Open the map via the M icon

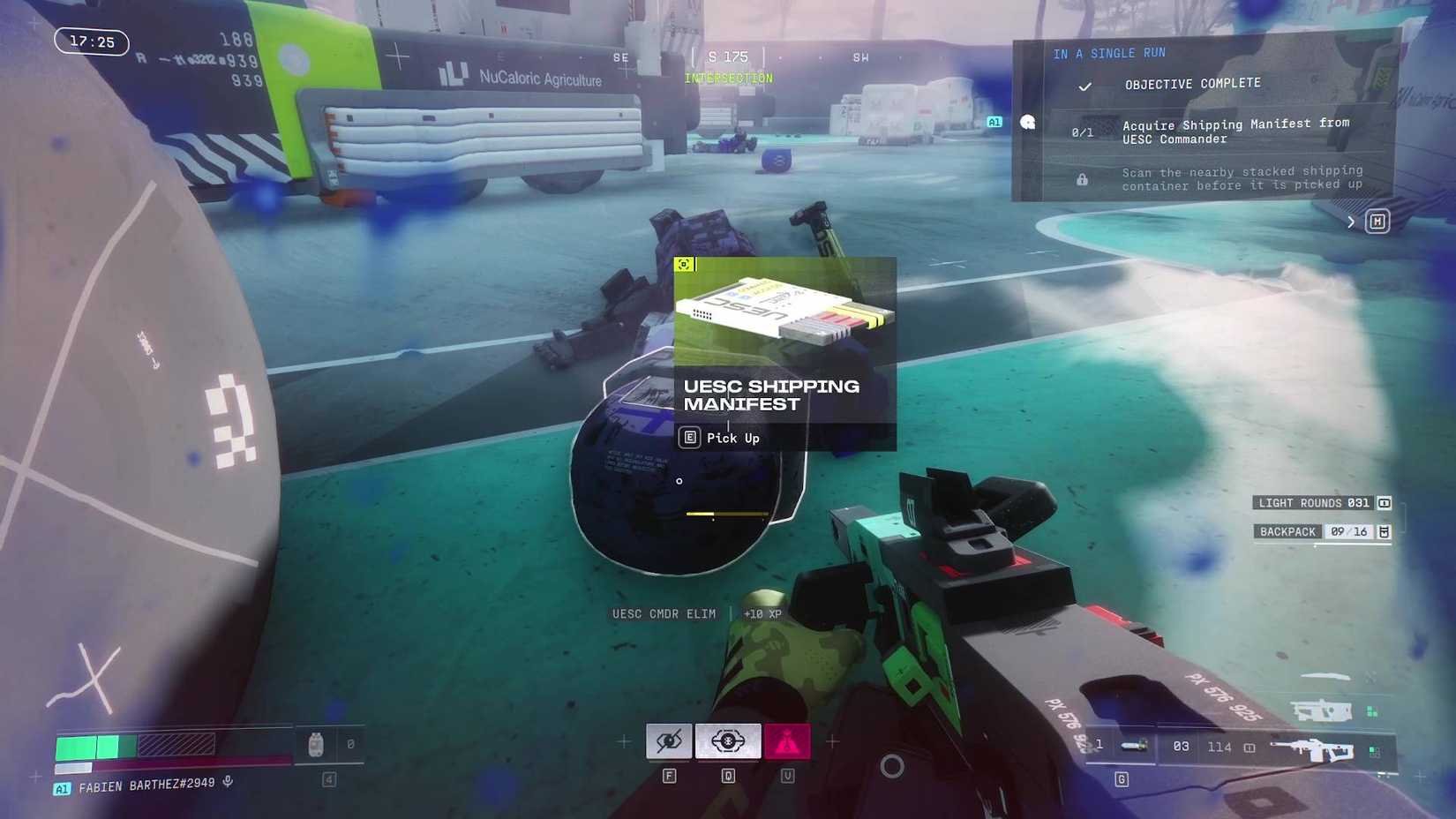[x=1377, y=222]
